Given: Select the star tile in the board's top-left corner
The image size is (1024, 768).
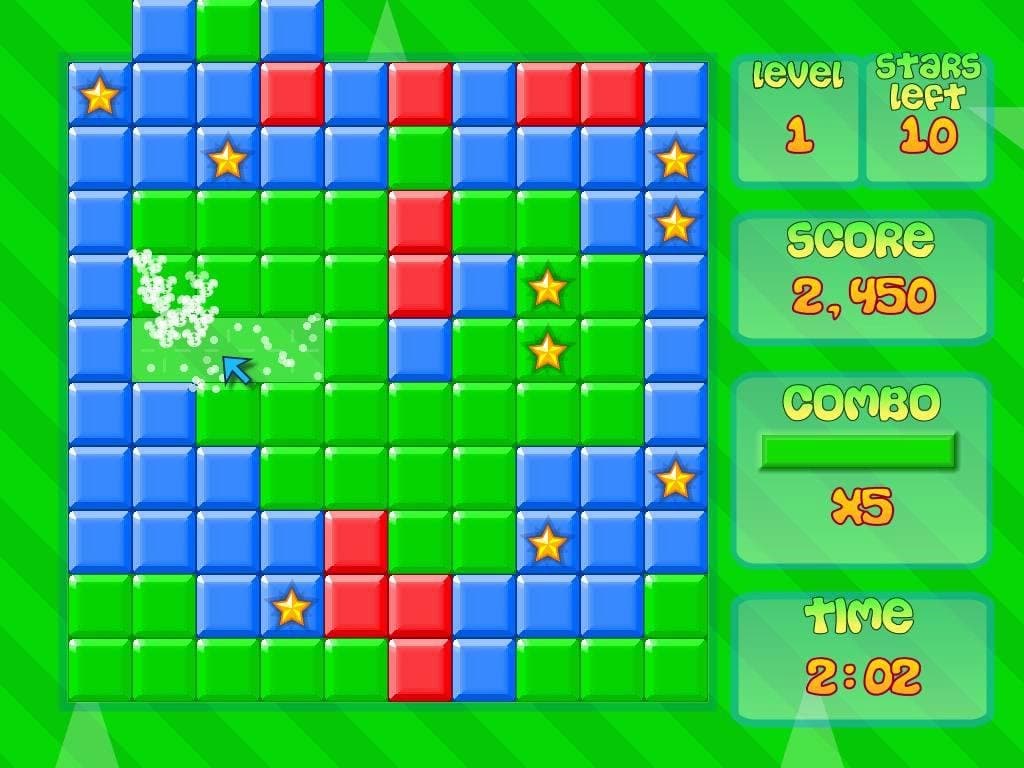Looking at the screenshot, I should point(100,95).
